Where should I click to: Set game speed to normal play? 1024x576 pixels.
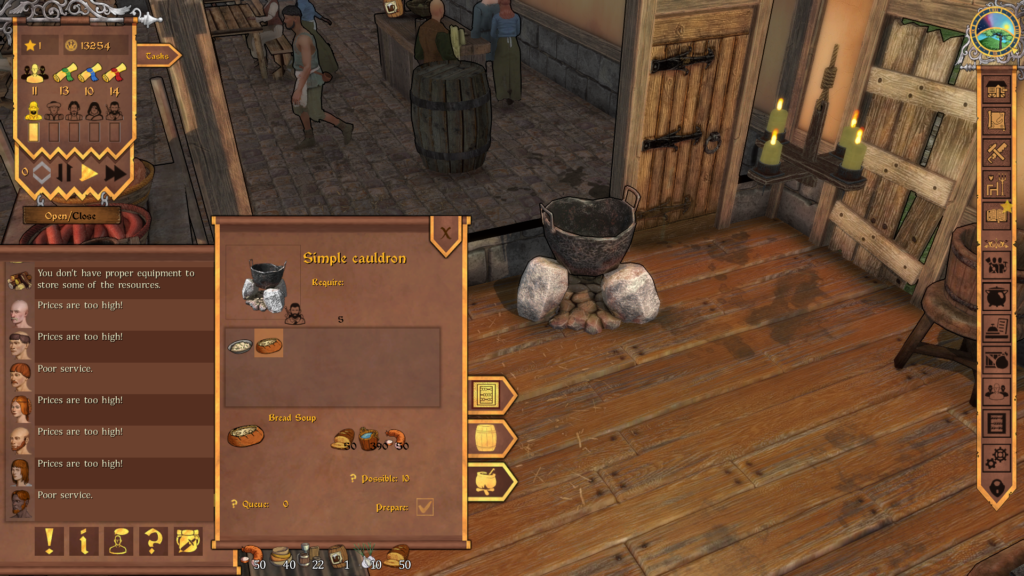point(90,172)
